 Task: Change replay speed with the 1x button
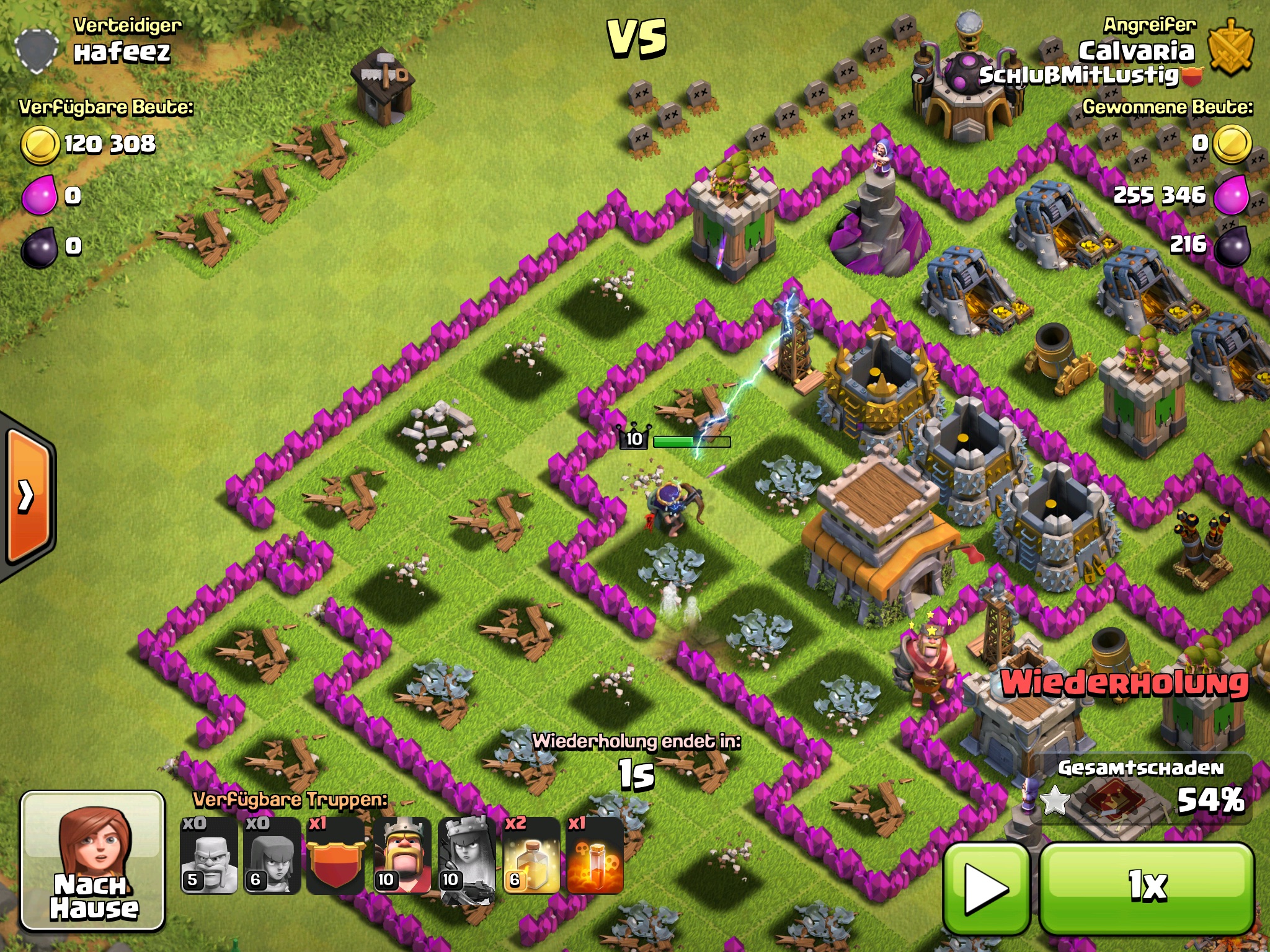(1147, 888)
